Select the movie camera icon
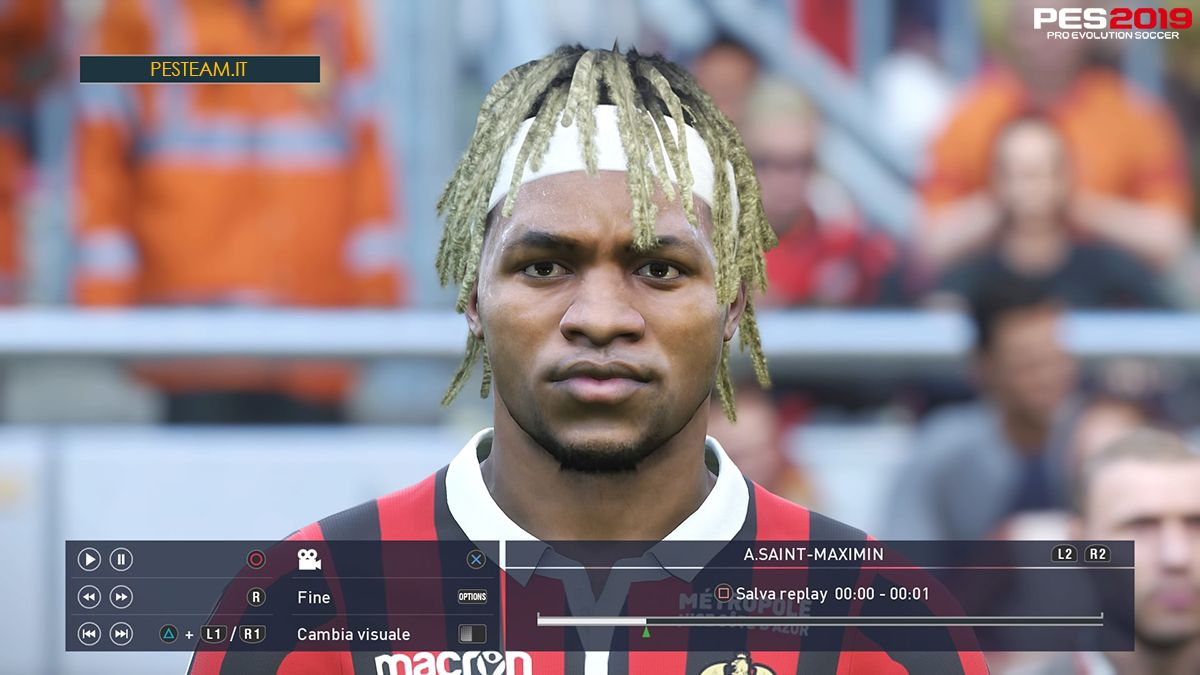Viewport: 1200px width, 675px height. click(x=309, y=560)
